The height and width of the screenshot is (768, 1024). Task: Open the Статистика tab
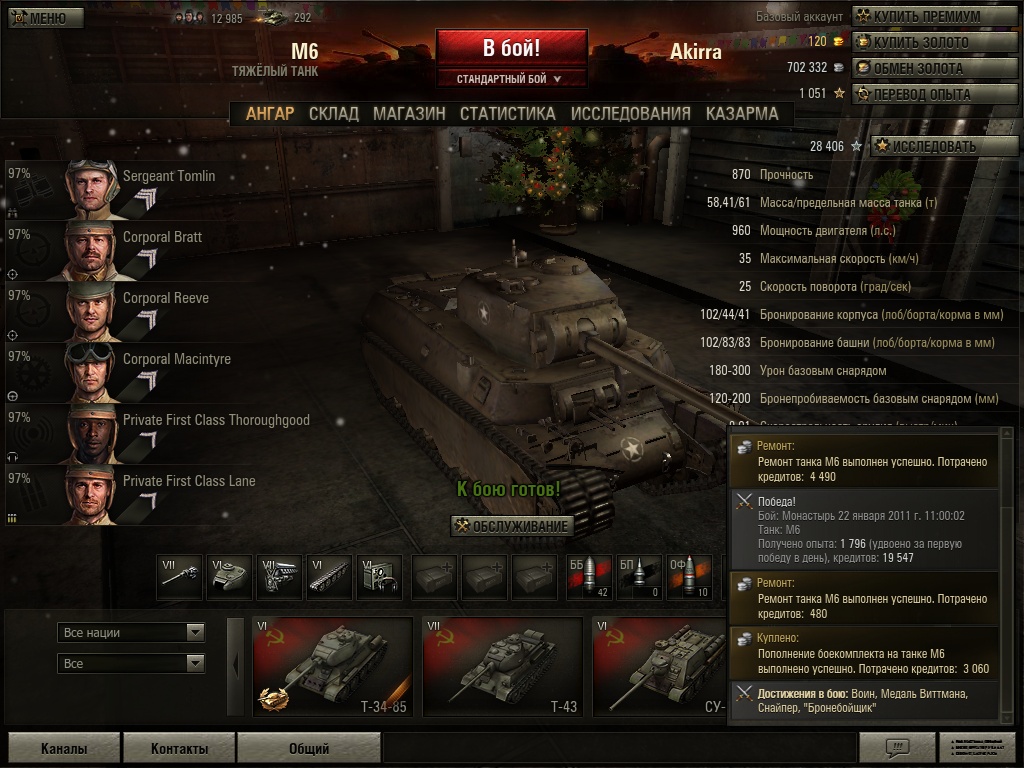[x=507, y=114]
